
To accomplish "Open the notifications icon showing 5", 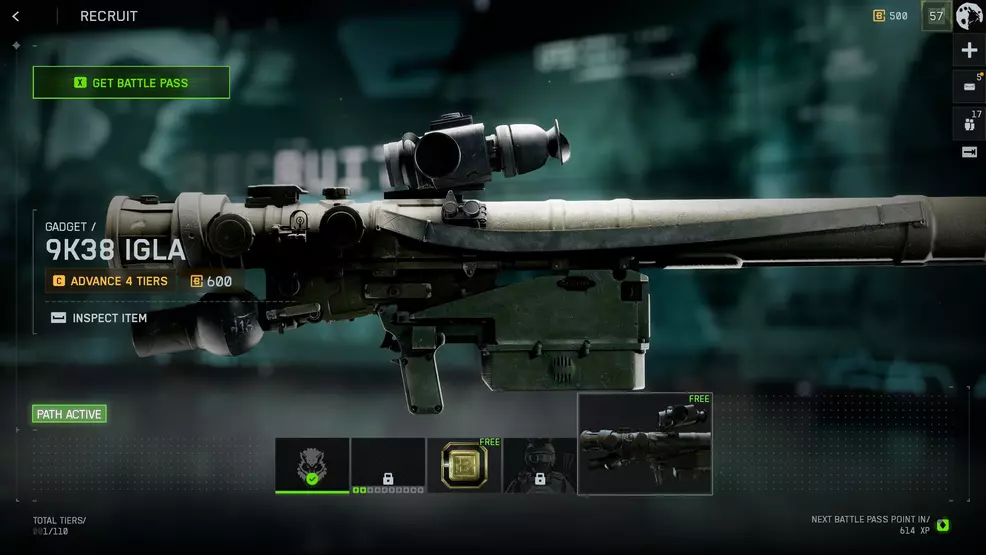I will (969, 87).
